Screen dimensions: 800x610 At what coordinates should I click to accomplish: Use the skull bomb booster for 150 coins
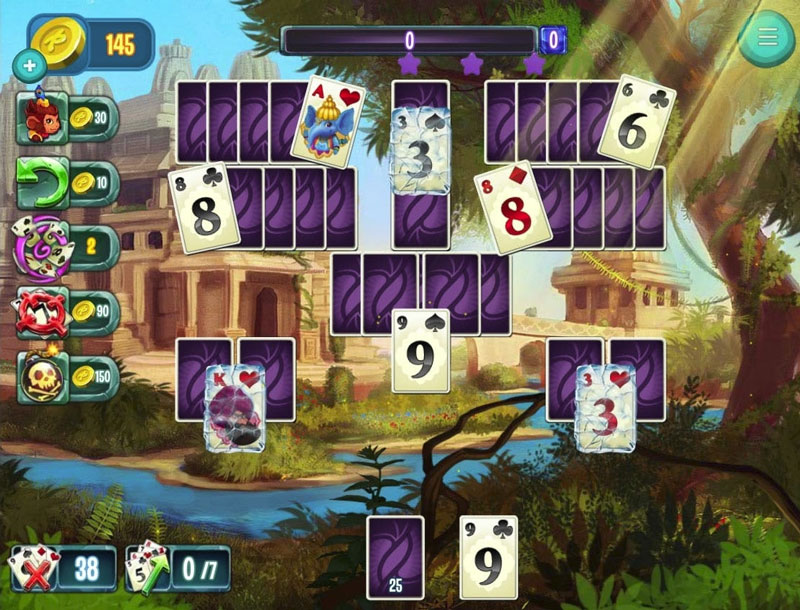44,373
